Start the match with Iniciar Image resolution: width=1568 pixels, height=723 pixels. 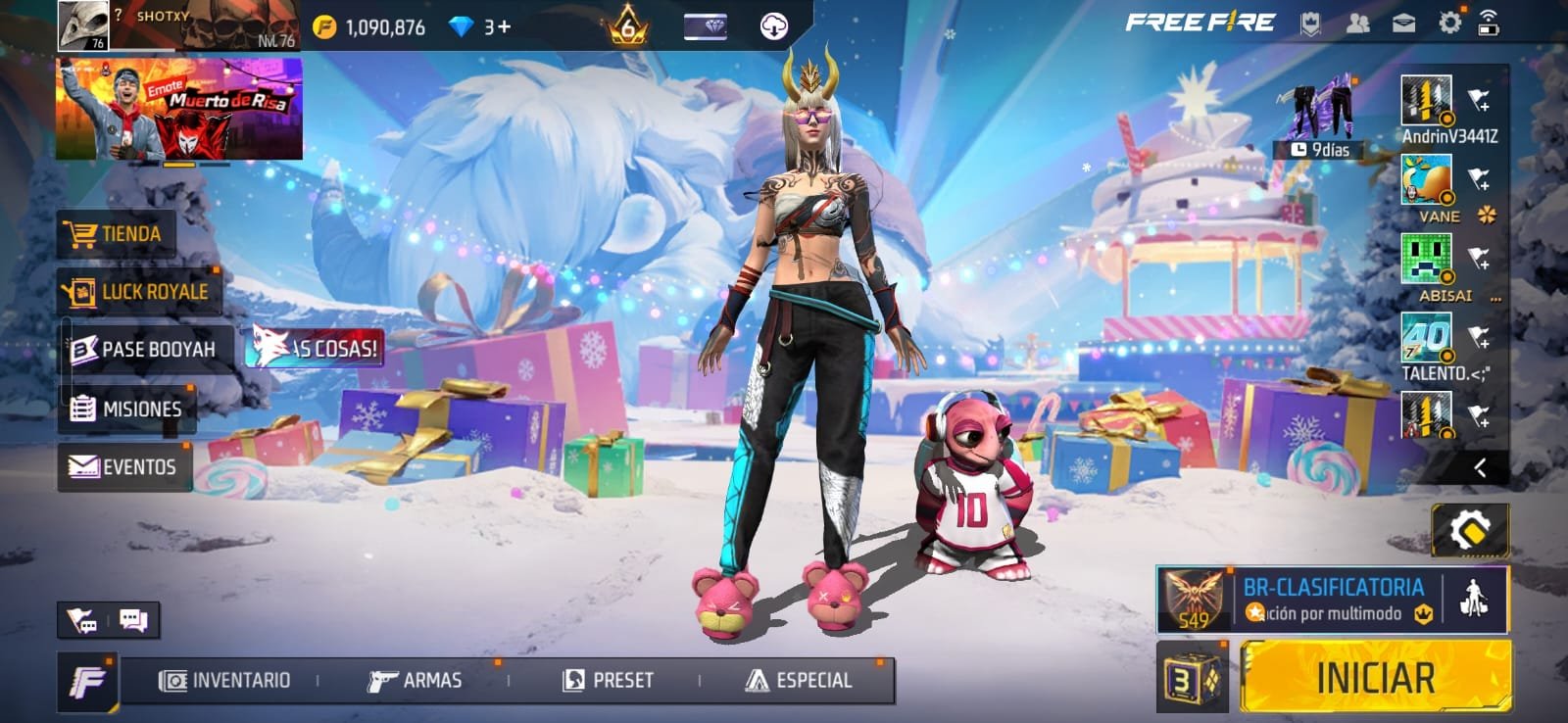point(1375,677)
